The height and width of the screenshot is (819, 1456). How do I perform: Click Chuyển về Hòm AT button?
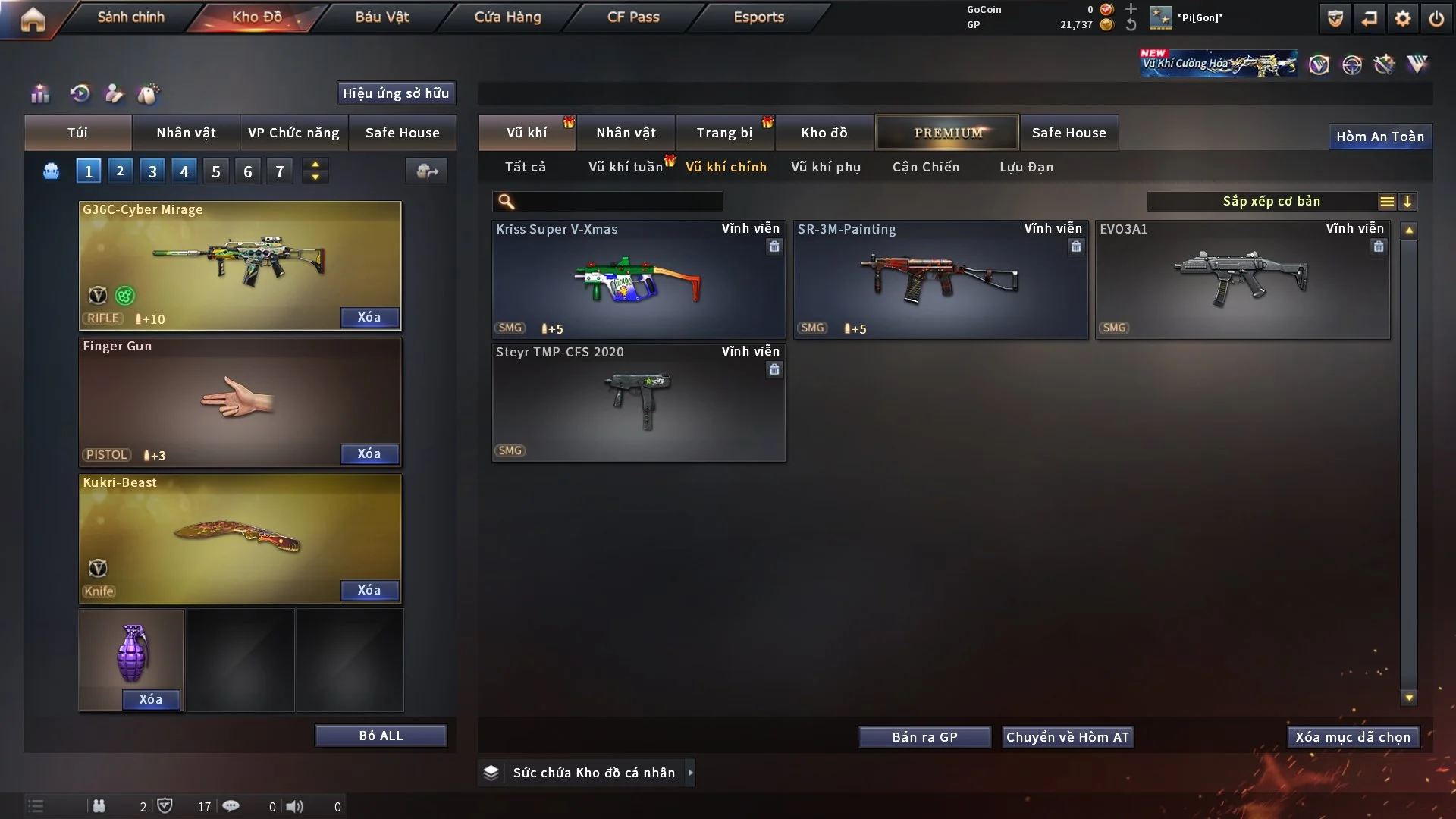point(1068,737)
